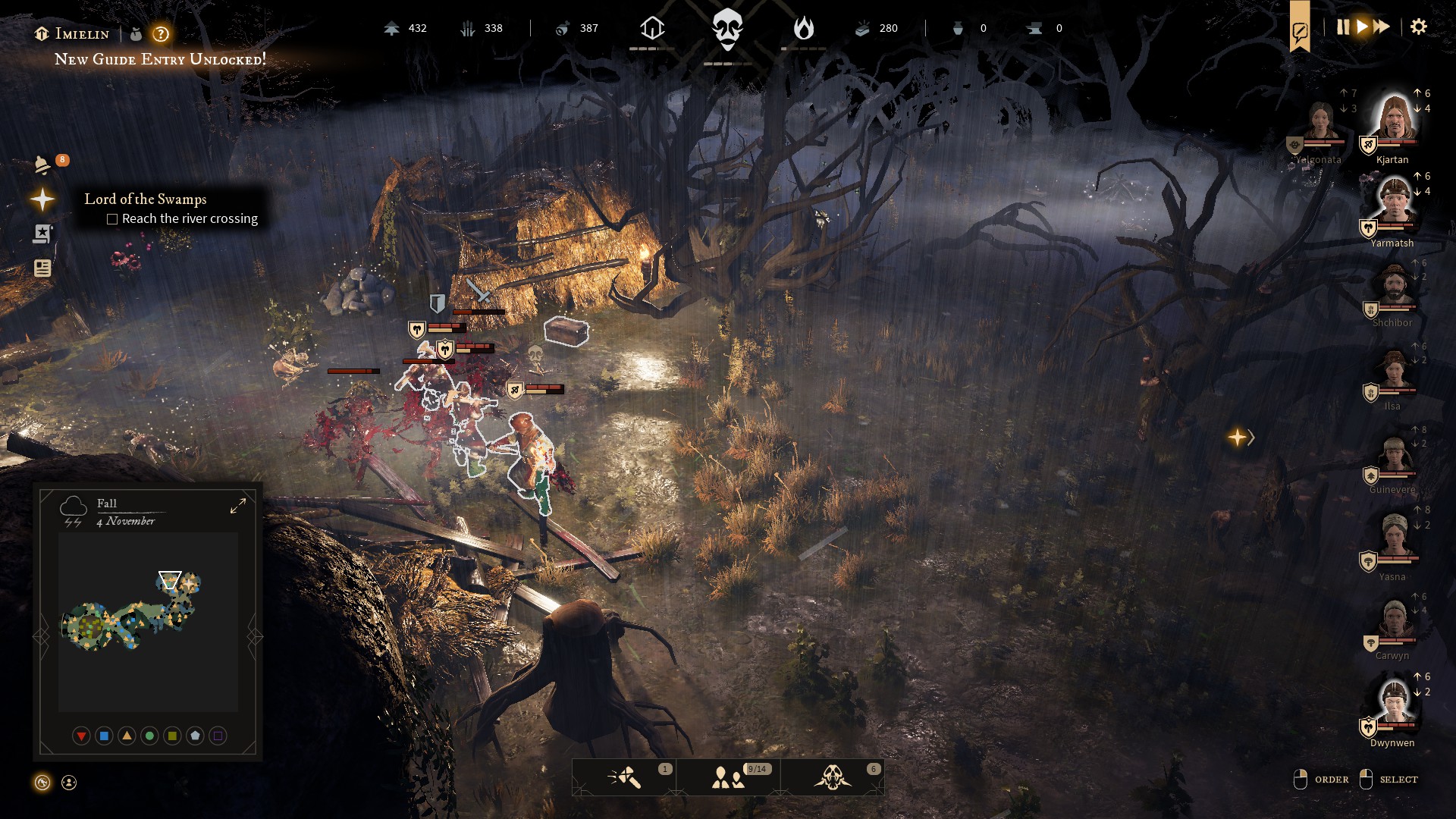Viewport: 1456px width, 819px height.
Task: Click the Lord of the Swamps quest star
Action: [x=42, y=199]
